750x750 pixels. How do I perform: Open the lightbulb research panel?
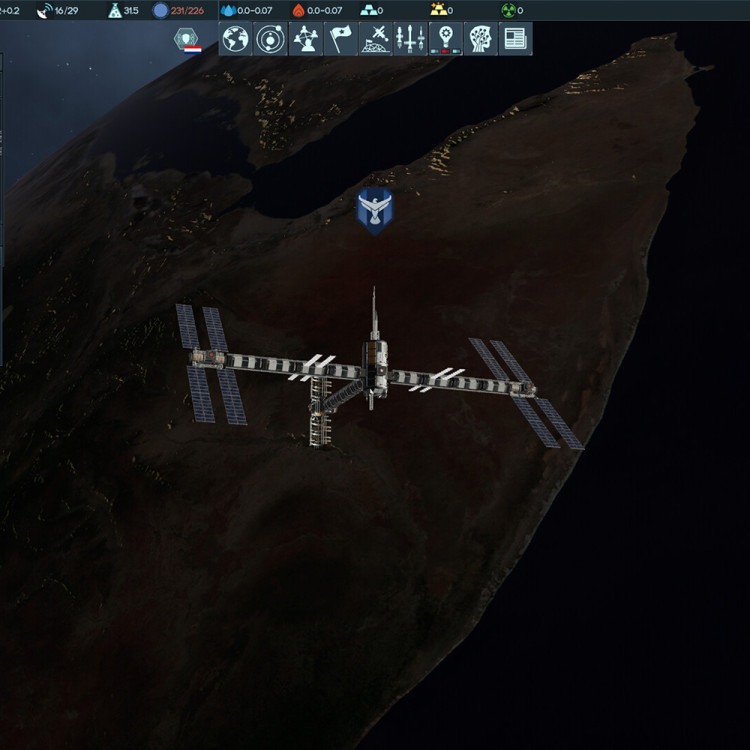point(445,39)
